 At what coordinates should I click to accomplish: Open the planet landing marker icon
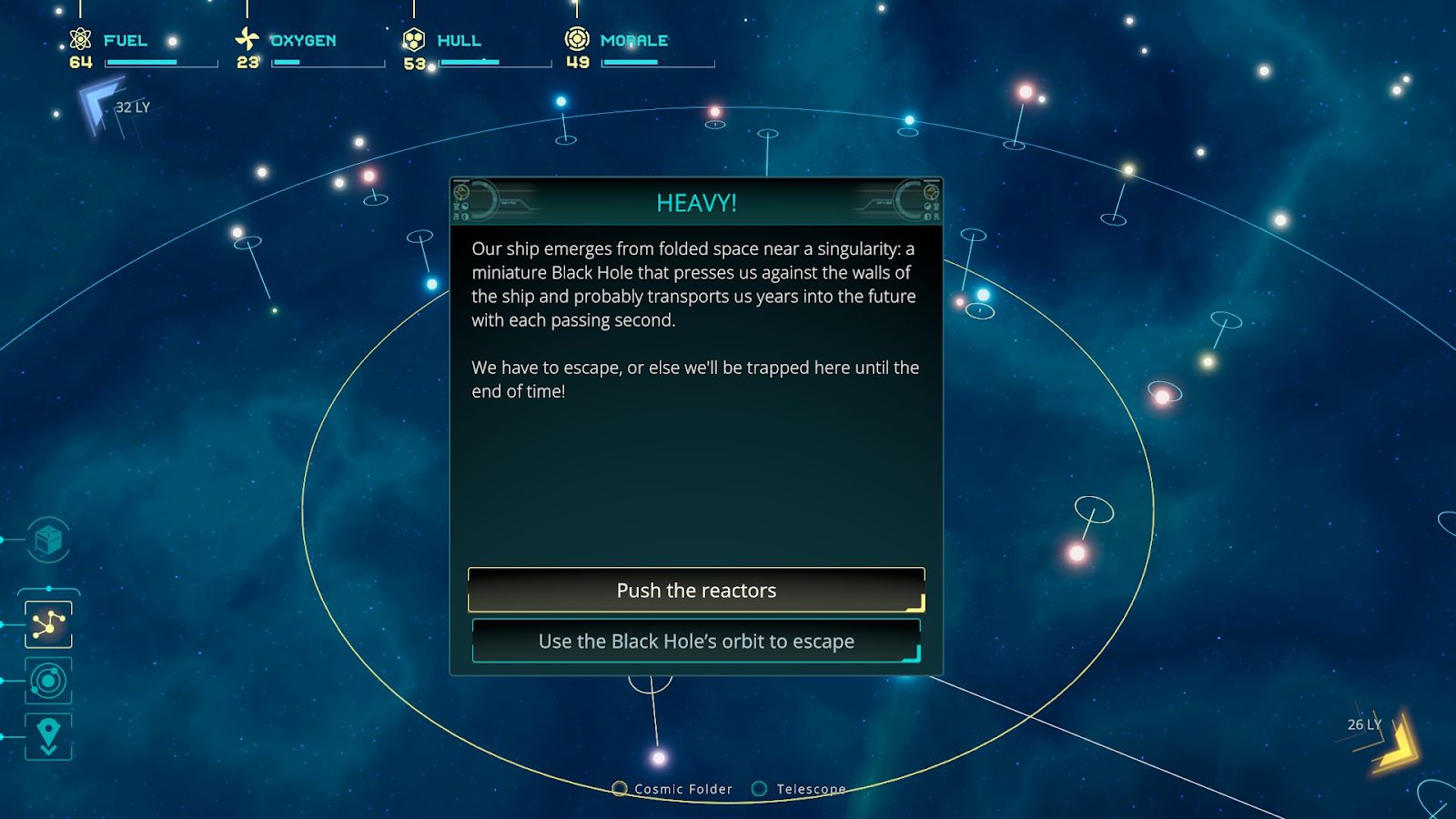48,735
